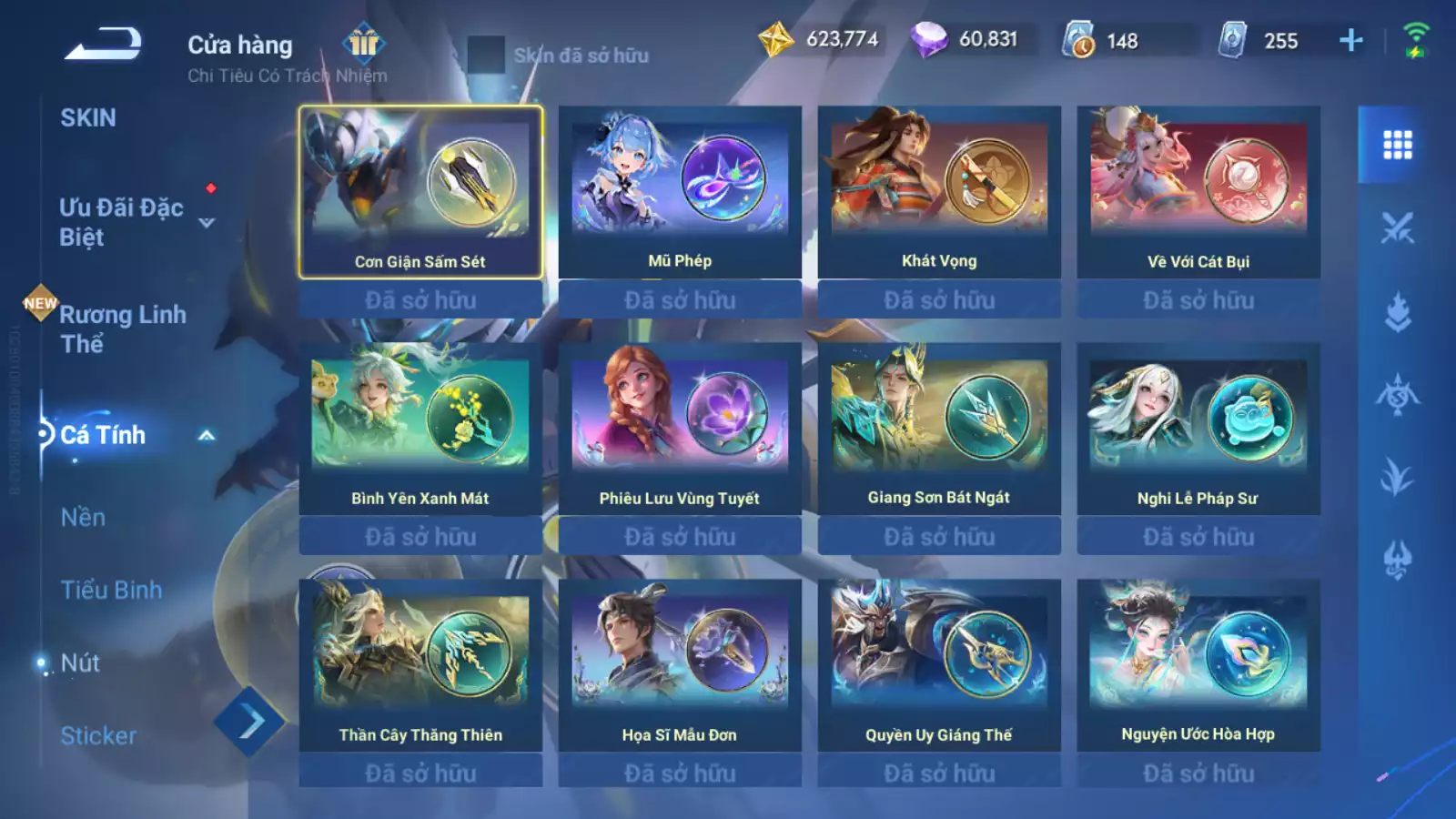This screenshot has height=819, width=1456.
Task: Pick the Về Với Cát Bụi card
Action: (1198, 192)
